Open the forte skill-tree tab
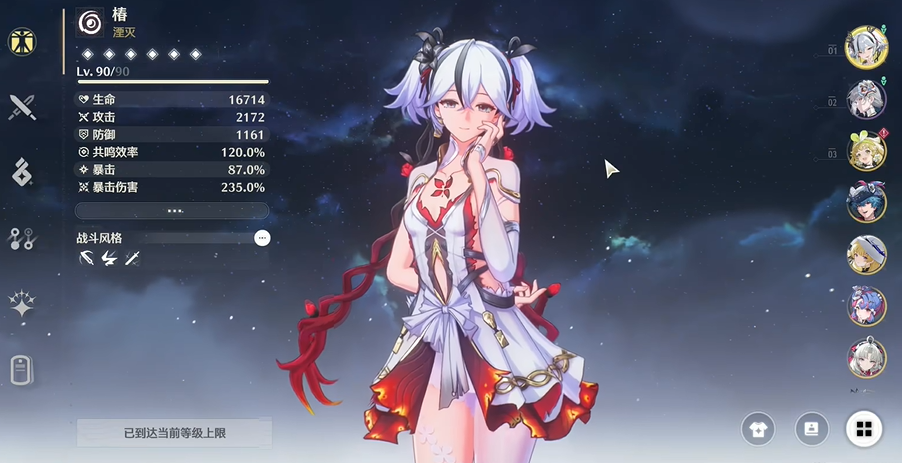 point(22,238)
